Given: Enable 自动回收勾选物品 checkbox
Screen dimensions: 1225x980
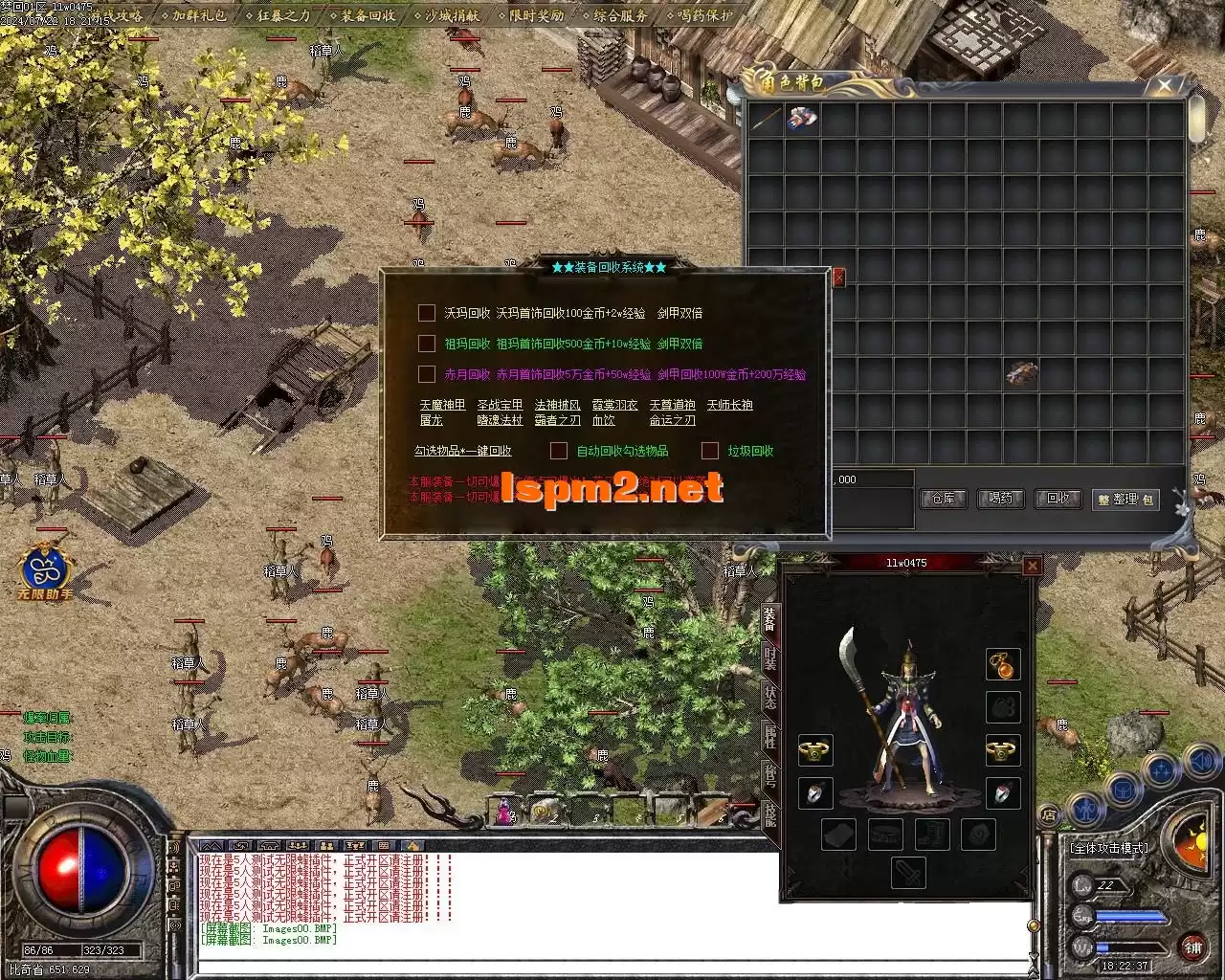Looking at the screenshot, I should point(559,451).
